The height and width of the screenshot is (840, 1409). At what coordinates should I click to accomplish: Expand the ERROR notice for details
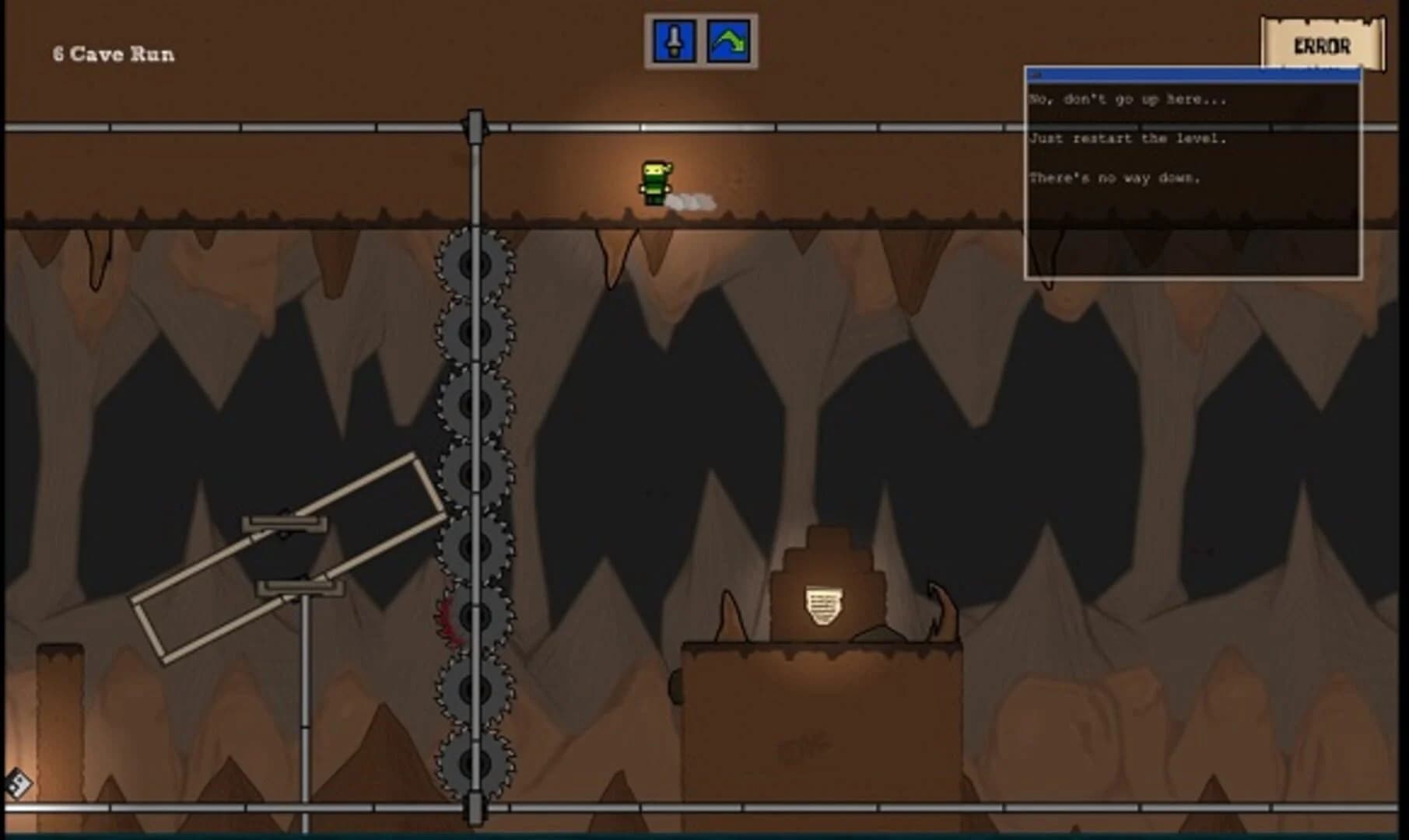(1323, 45)
